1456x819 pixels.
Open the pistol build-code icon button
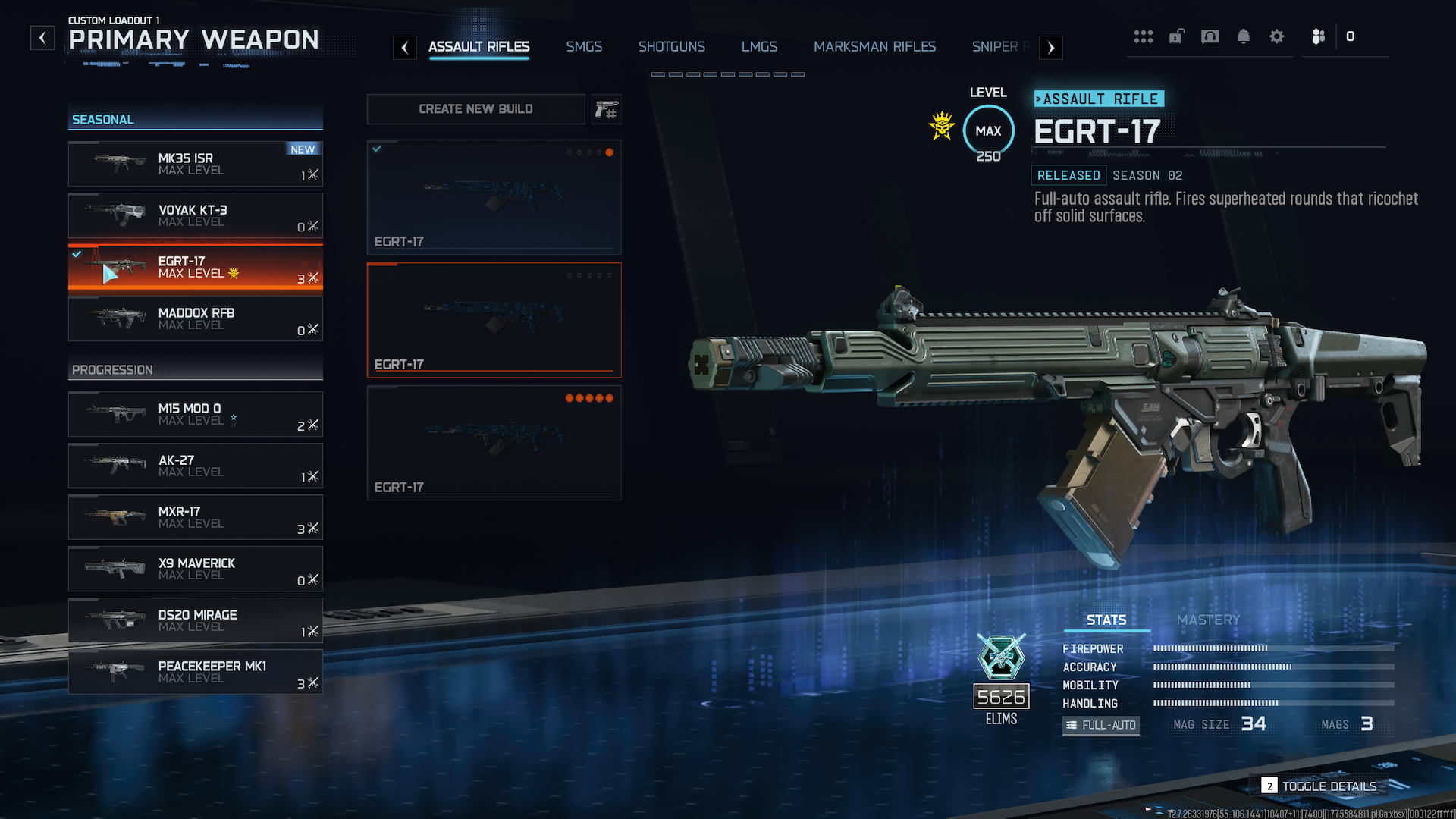(x=606, y=110)
